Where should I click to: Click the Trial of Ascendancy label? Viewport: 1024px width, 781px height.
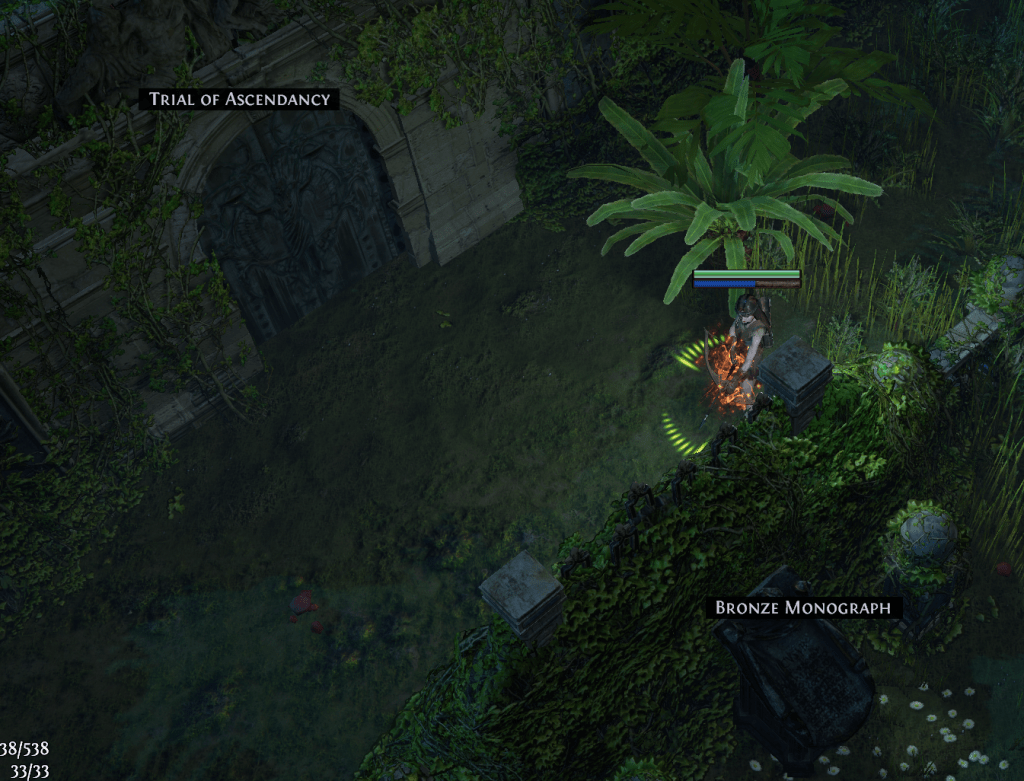(x=239, y=99)
